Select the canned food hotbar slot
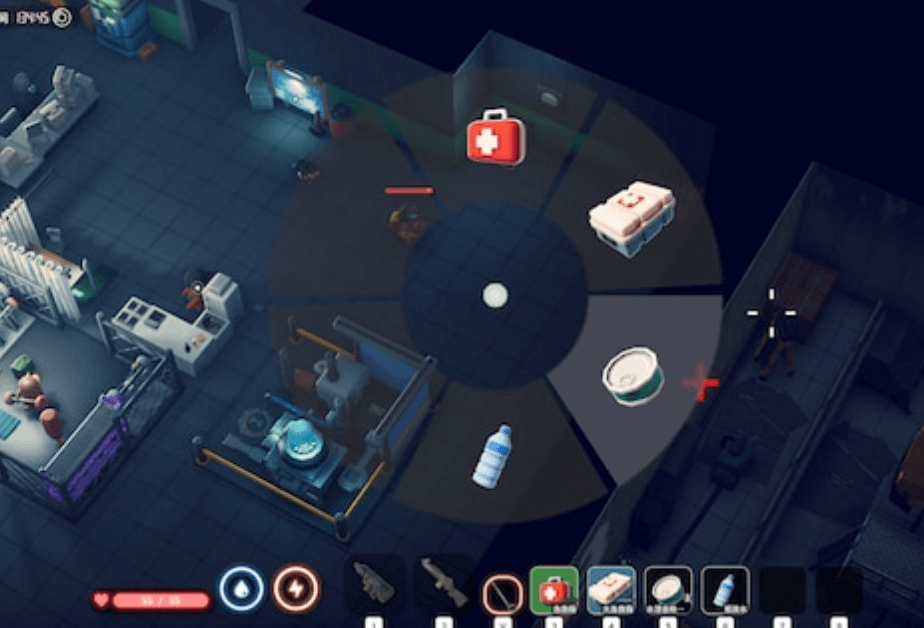 pyautogui.click(x=668, y=590)
